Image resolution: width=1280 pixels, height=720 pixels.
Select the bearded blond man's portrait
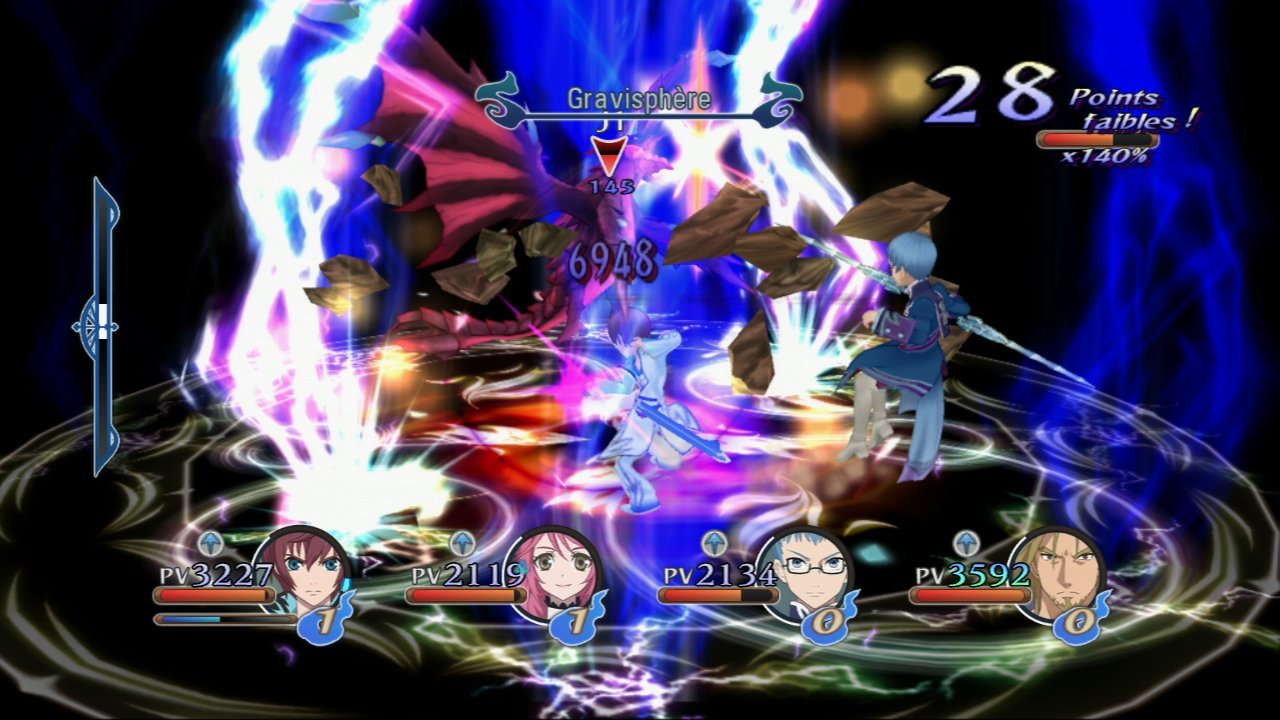point(1058,576)
